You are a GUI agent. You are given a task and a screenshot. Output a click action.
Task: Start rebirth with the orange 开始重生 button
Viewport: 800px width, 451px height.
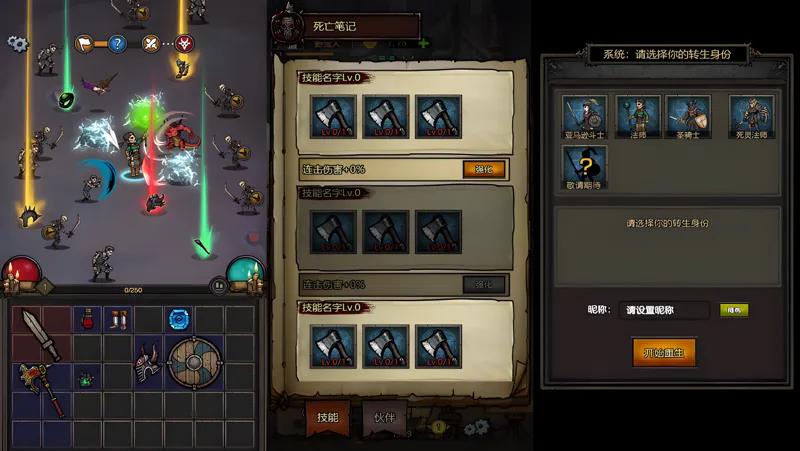point(664,352)
